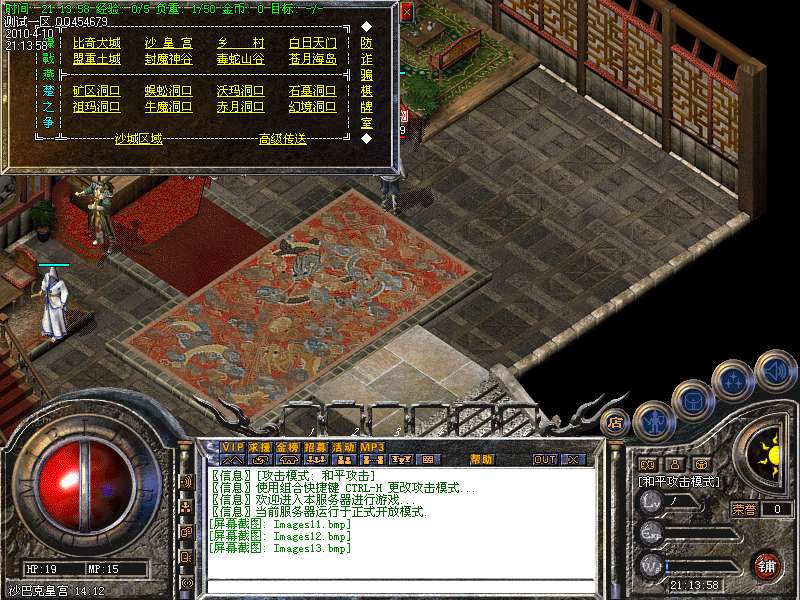This screenshot has height=600, width=800.
Task: Open the 沙城区域 page
Action: pyautogui.click(x=138, y=139)
